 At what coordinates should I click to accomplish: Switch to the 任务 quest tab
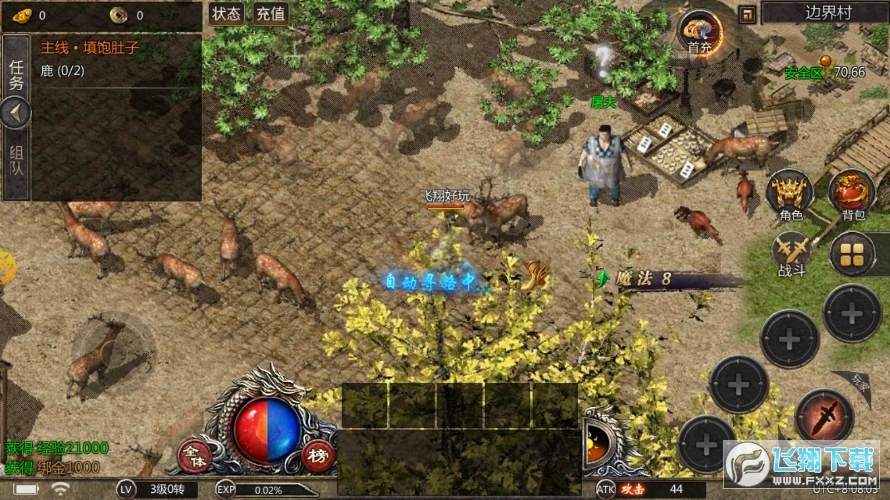tap(16, 76)
